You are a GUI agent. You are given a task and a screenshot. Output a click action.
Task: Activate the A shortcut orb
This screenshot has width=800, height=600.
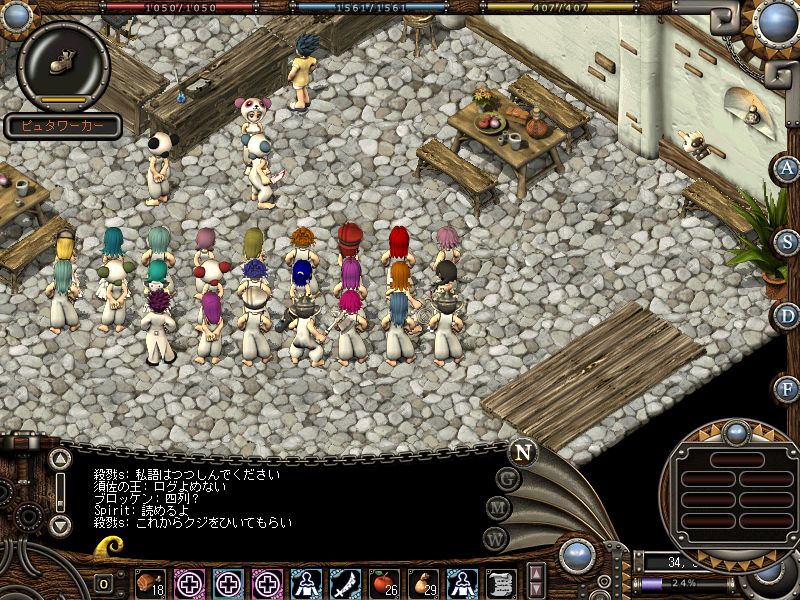click(787, 168)
